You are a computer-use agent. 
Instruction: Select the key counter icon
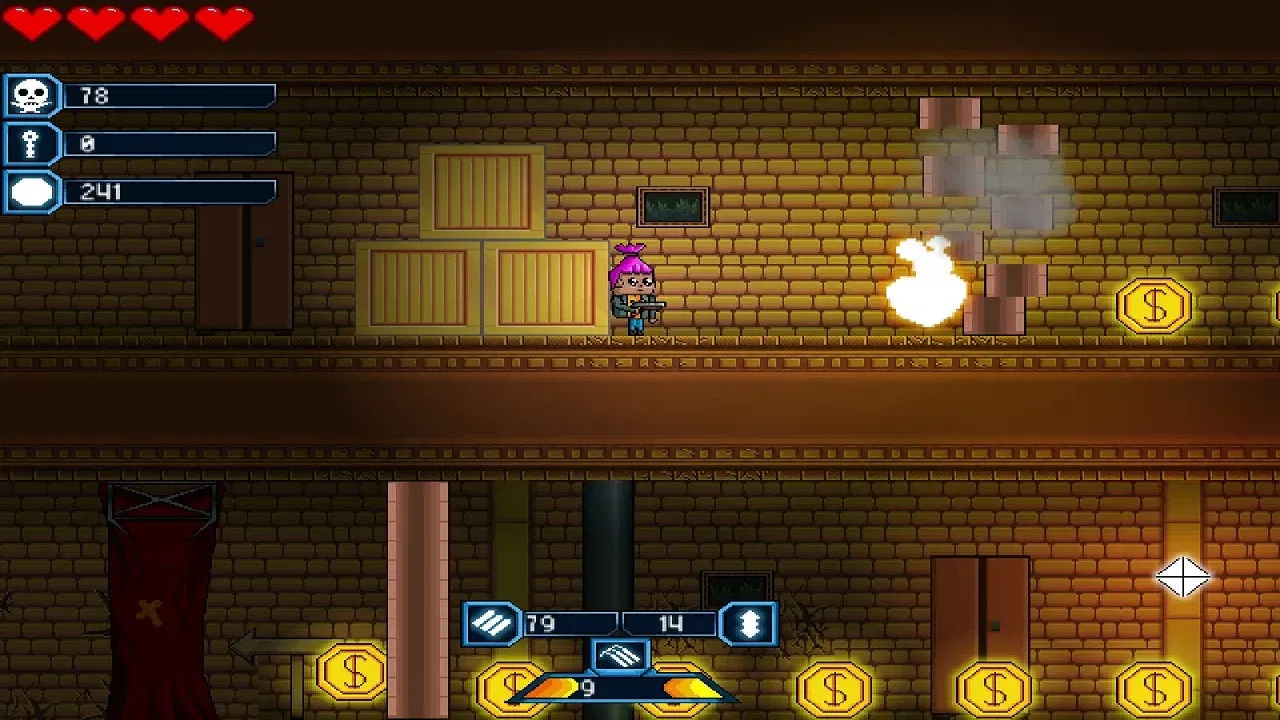30,143
